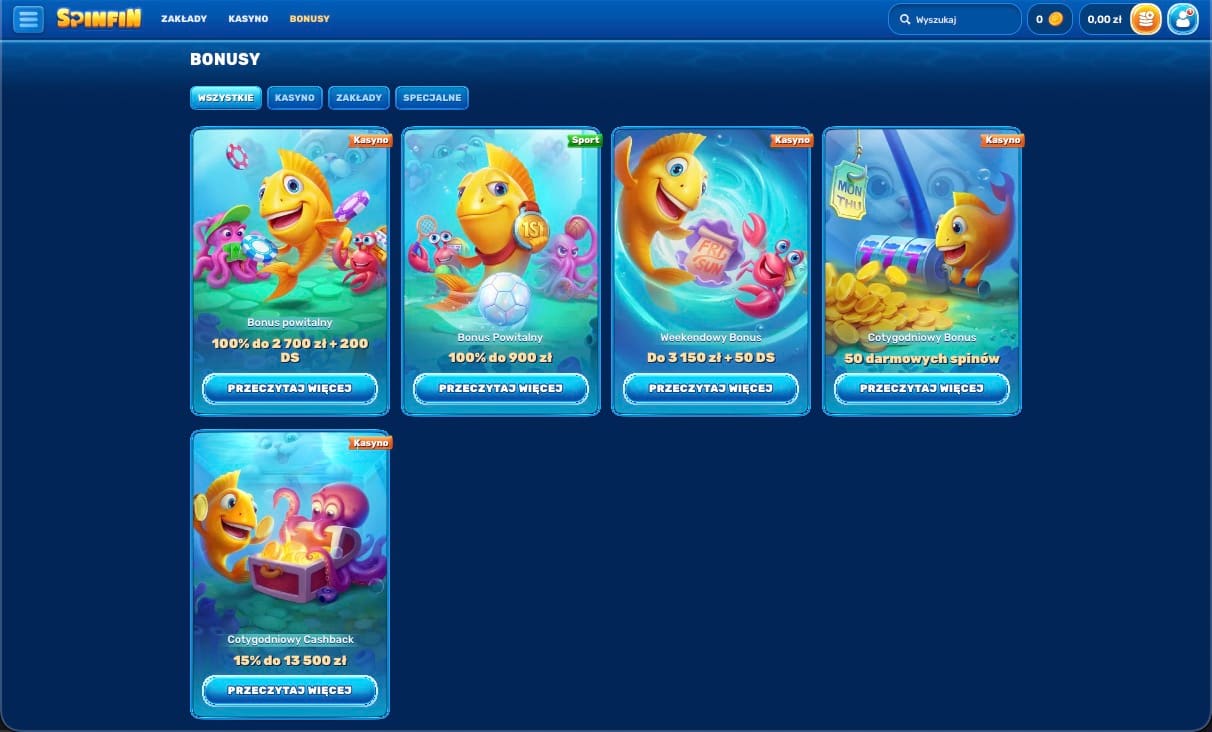The height and width of the screenshot is (732, 1212).
Task: Filter bonuses by Kasyno tab
Action: tap(295, 98)
